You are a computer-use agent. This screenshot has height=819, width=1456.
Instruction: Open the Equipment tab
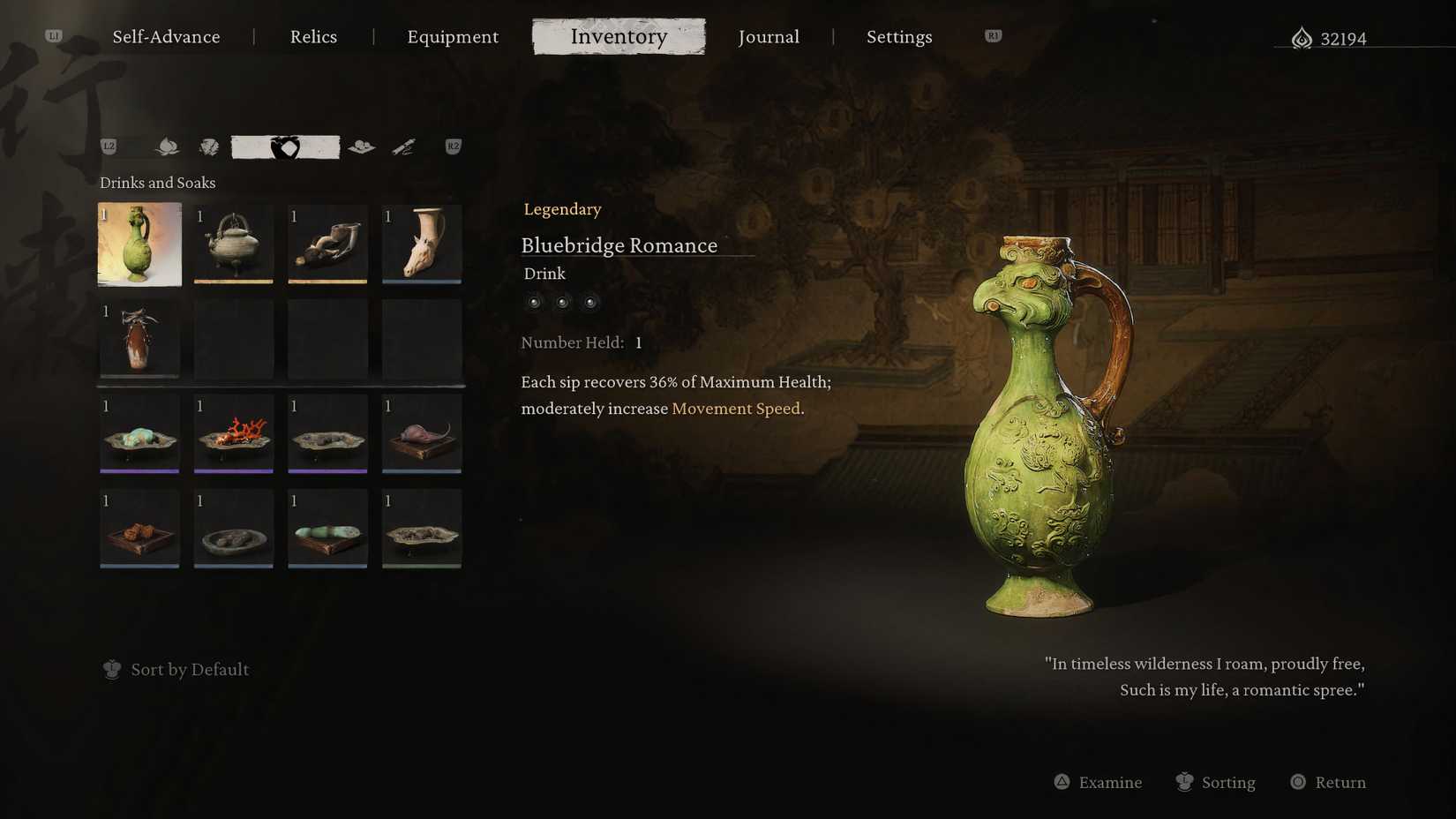(453, 37)
